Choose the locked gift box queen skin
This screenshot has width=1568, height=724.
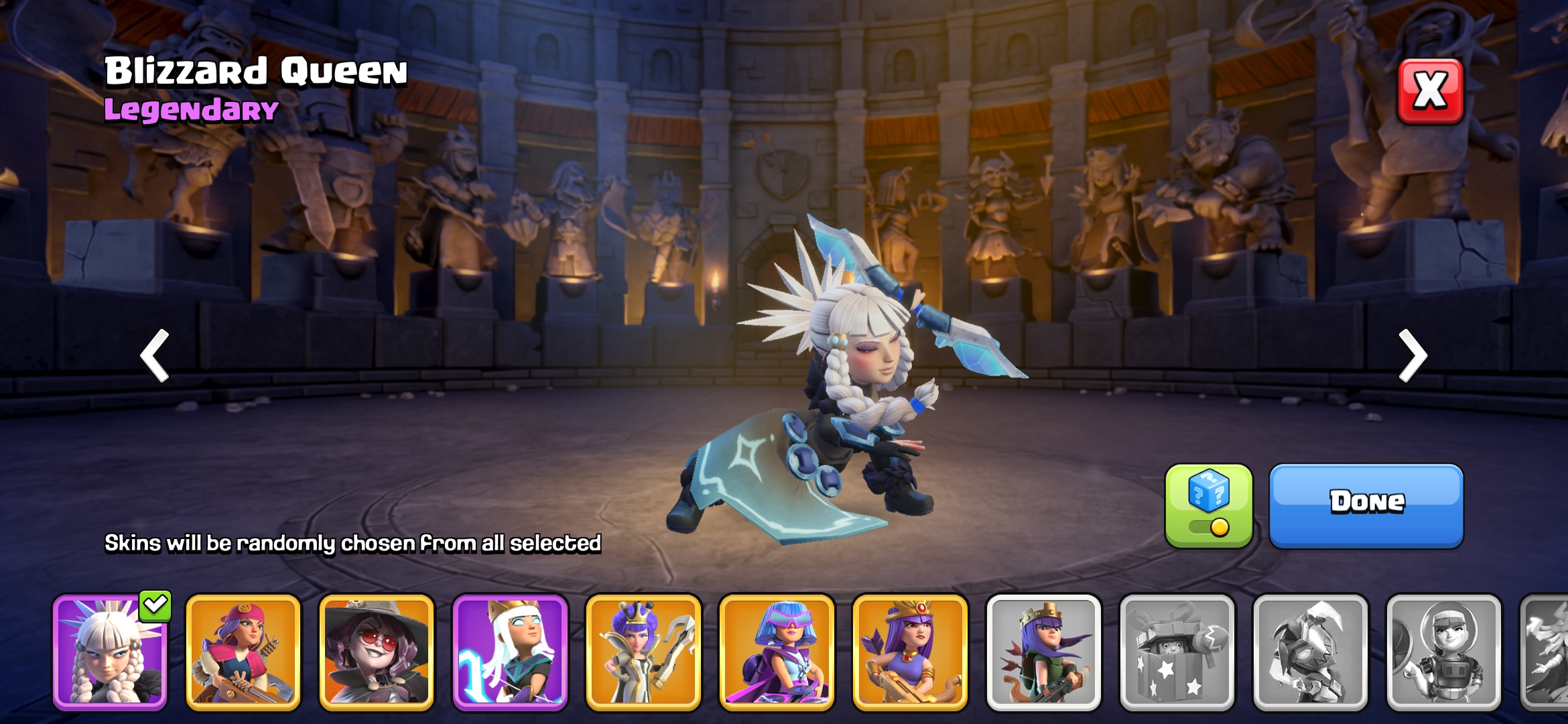(1177, 652)
